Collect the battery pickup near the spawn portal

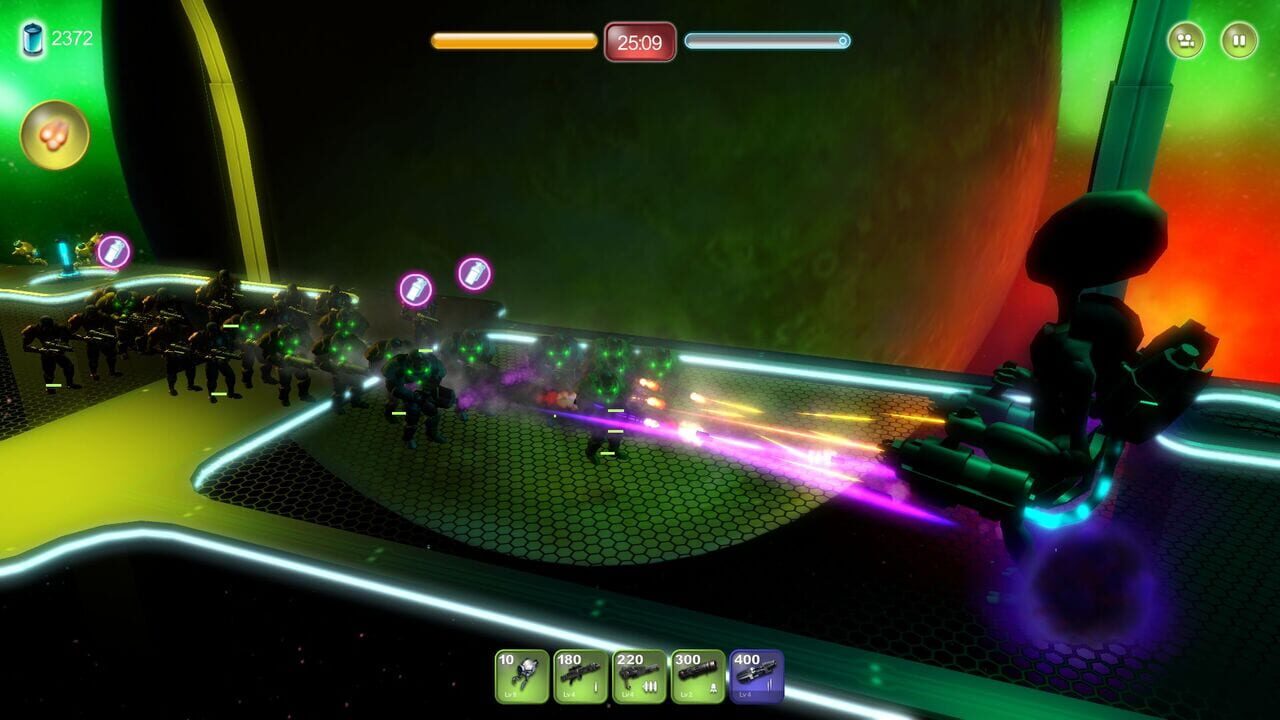tap(113, 249)
